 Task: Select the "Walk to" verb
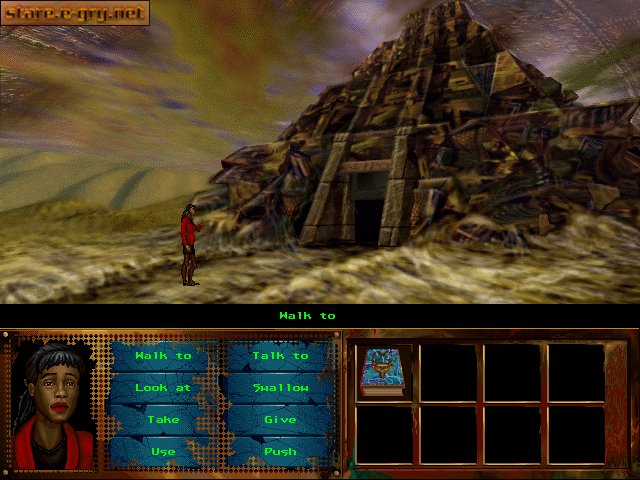pyautogui.click(x=163, y=356)
